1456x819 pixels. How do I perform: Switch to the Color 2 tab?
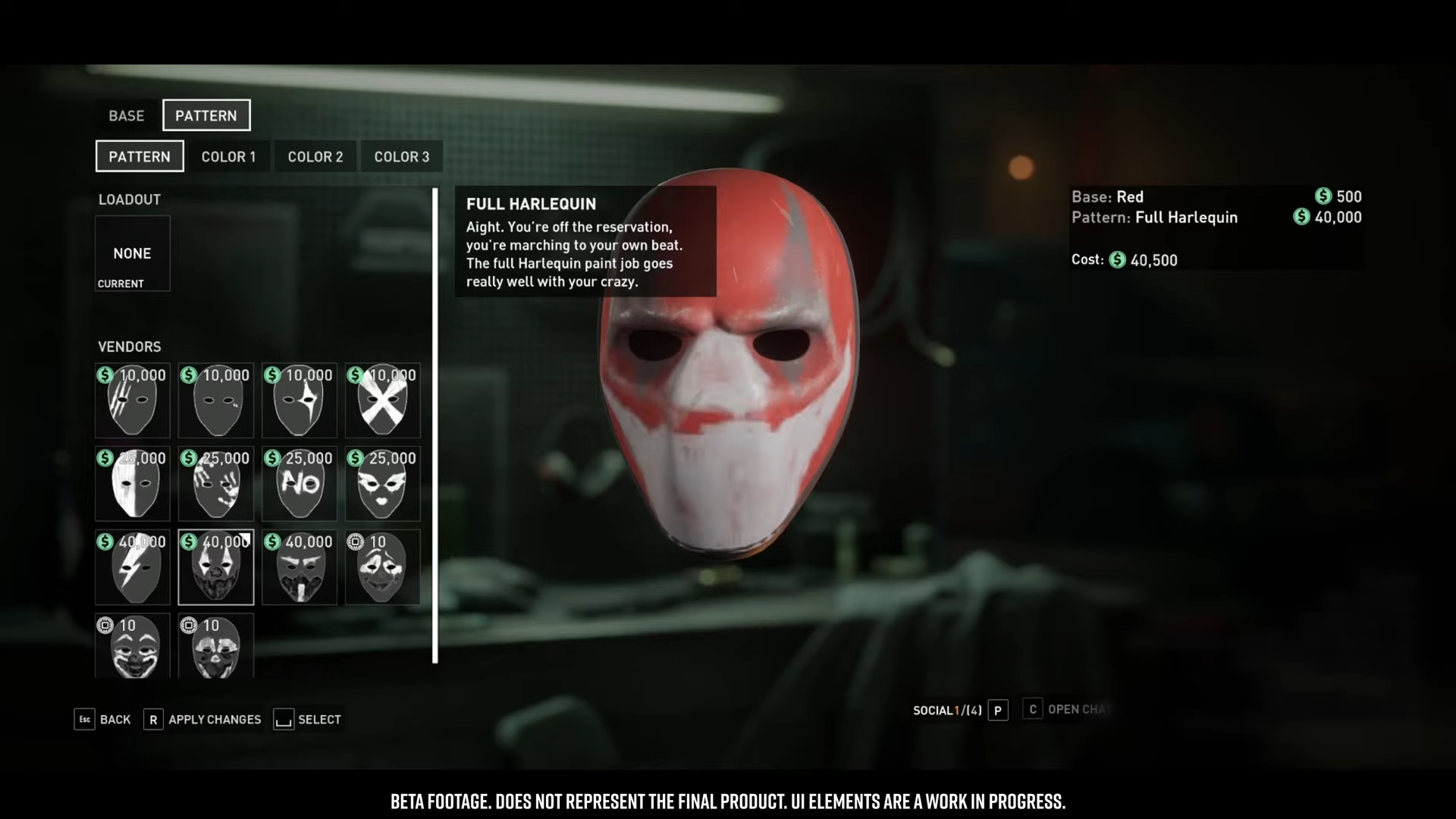pyautogui.click(x=315, y=157)
